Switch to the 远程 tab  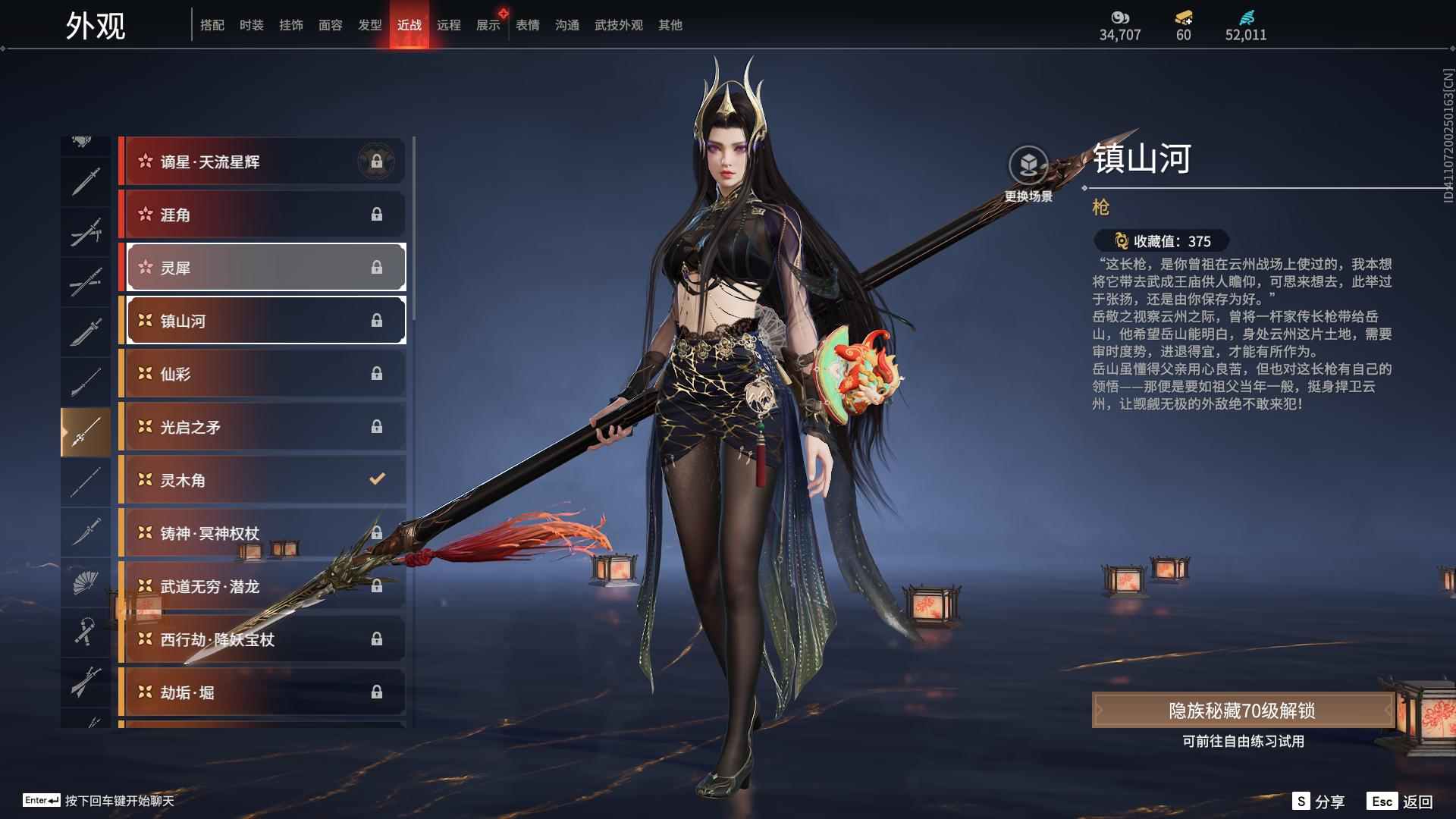[x=449, y=24]
